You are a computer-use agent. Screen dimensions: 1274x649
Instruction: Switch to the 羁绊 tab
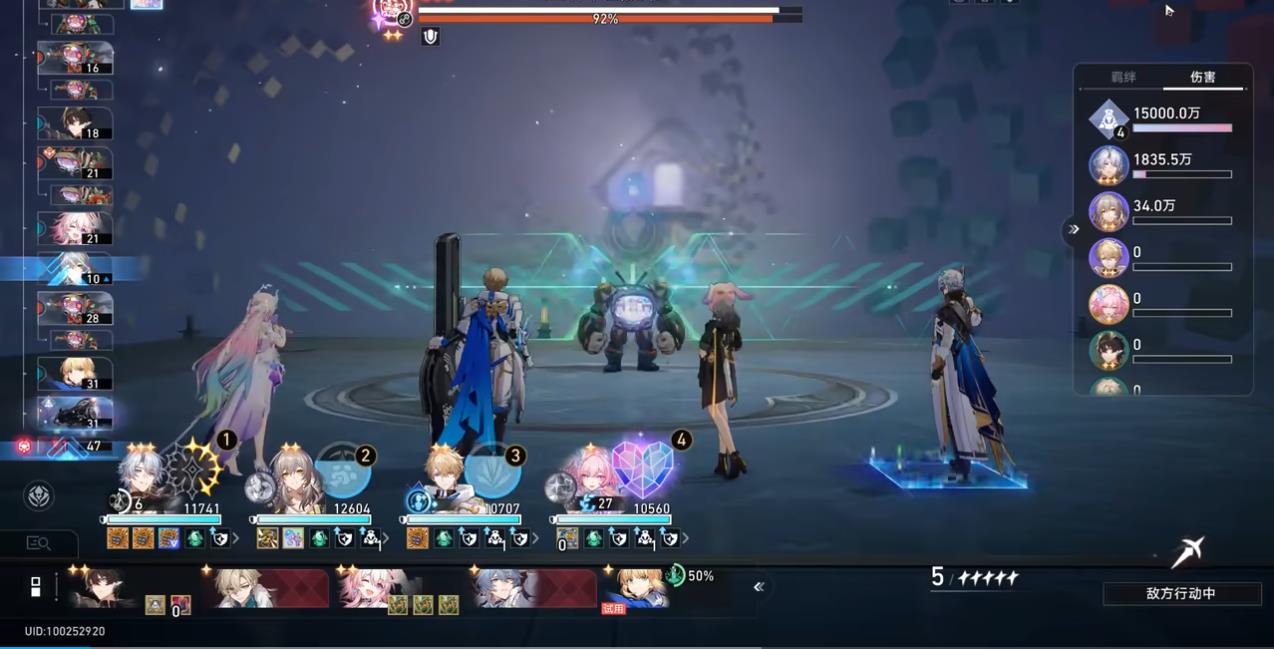1123,77
